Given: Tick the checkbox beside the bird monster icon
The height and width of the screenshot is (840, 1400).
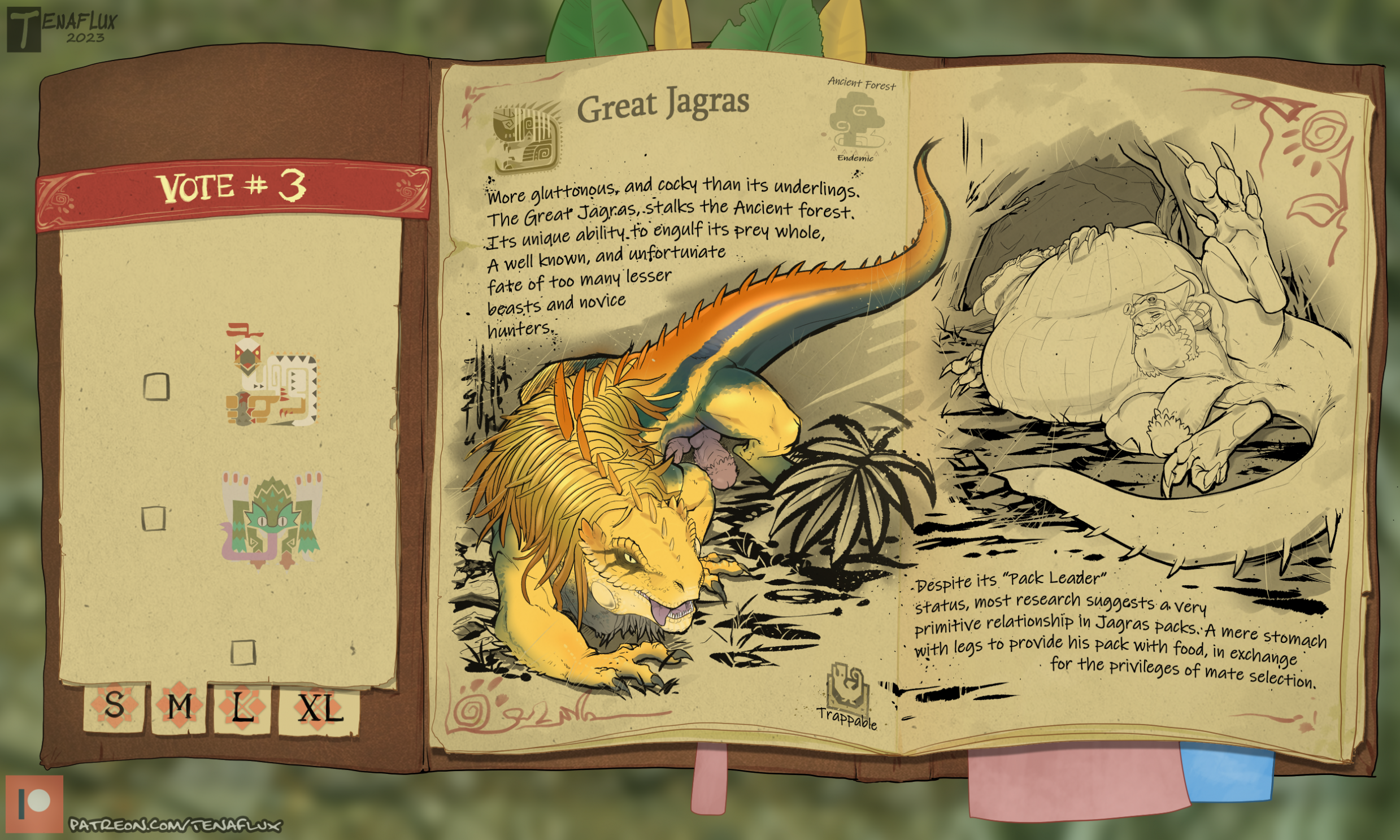Looking at the screenshot, I should tap(156, 386).
